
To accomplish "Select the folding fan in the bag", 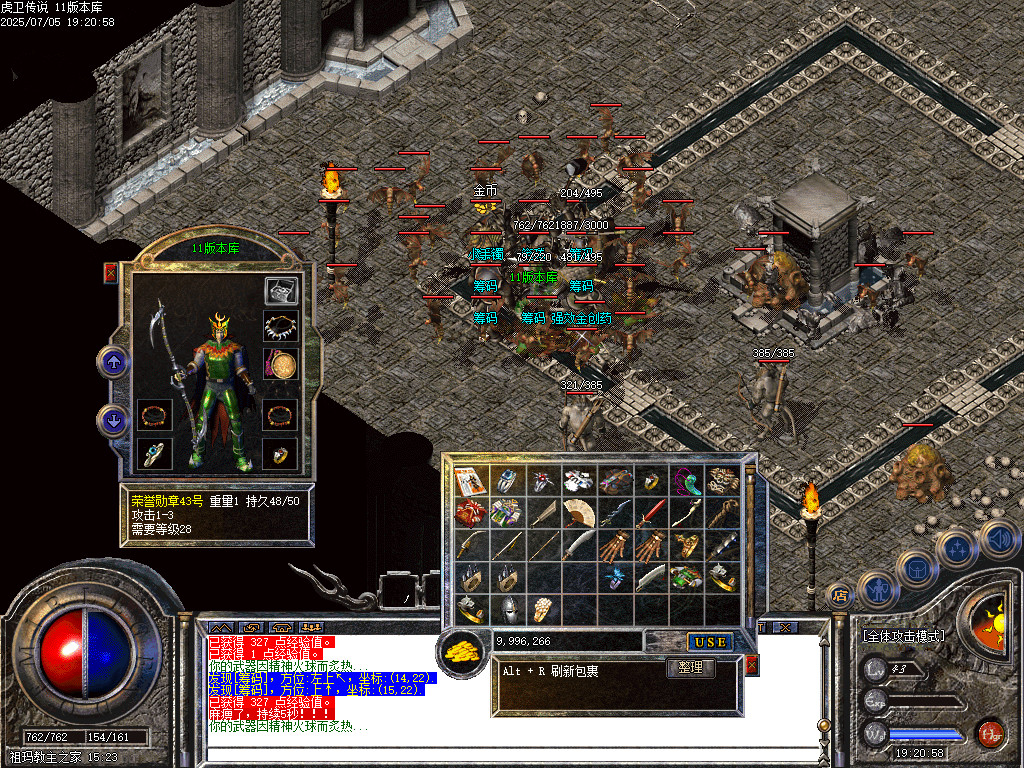I will point(578,512).
